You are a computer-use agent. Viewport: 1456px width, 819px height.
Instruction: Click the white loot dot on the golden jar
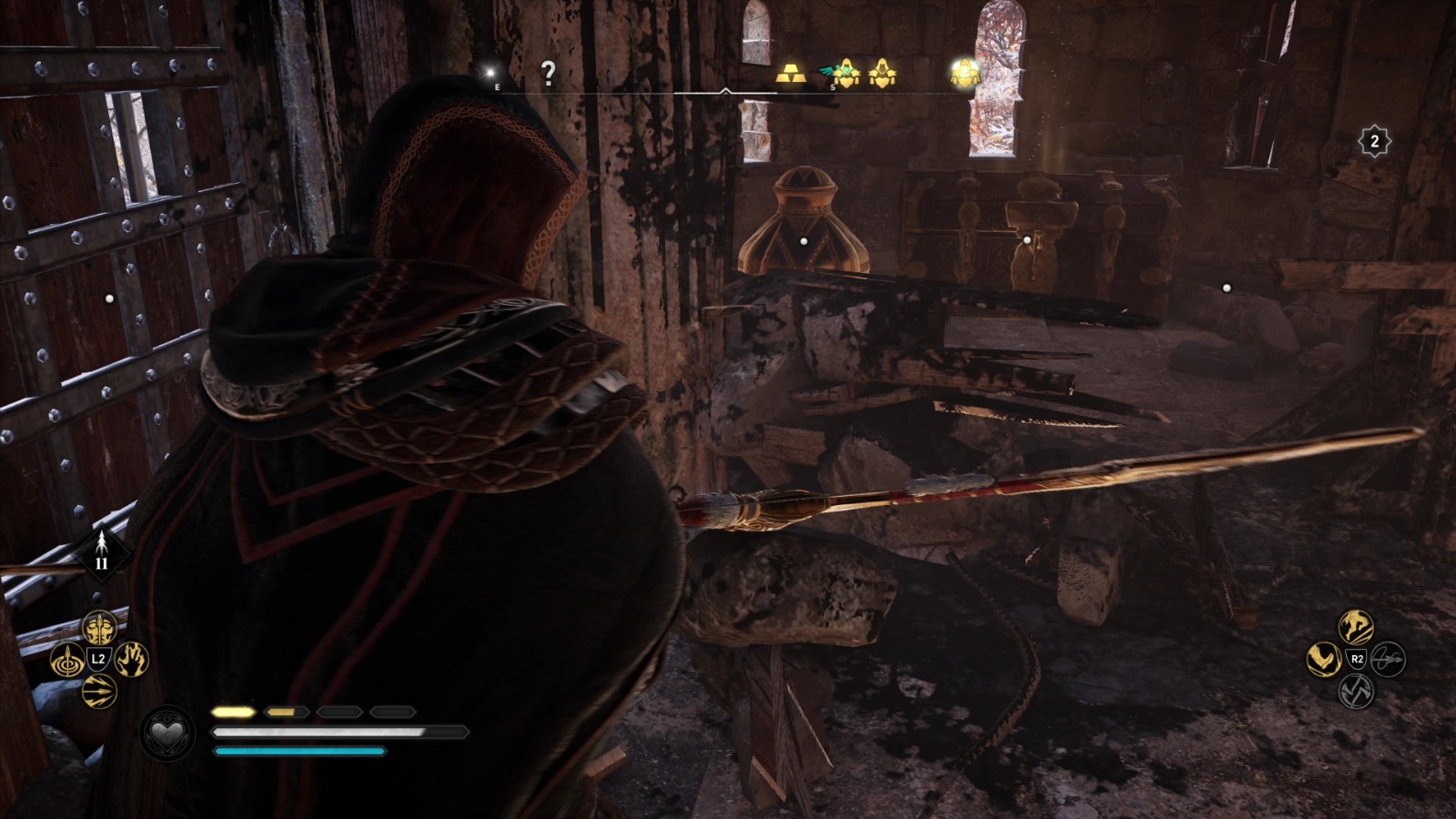tap(802, 240)
